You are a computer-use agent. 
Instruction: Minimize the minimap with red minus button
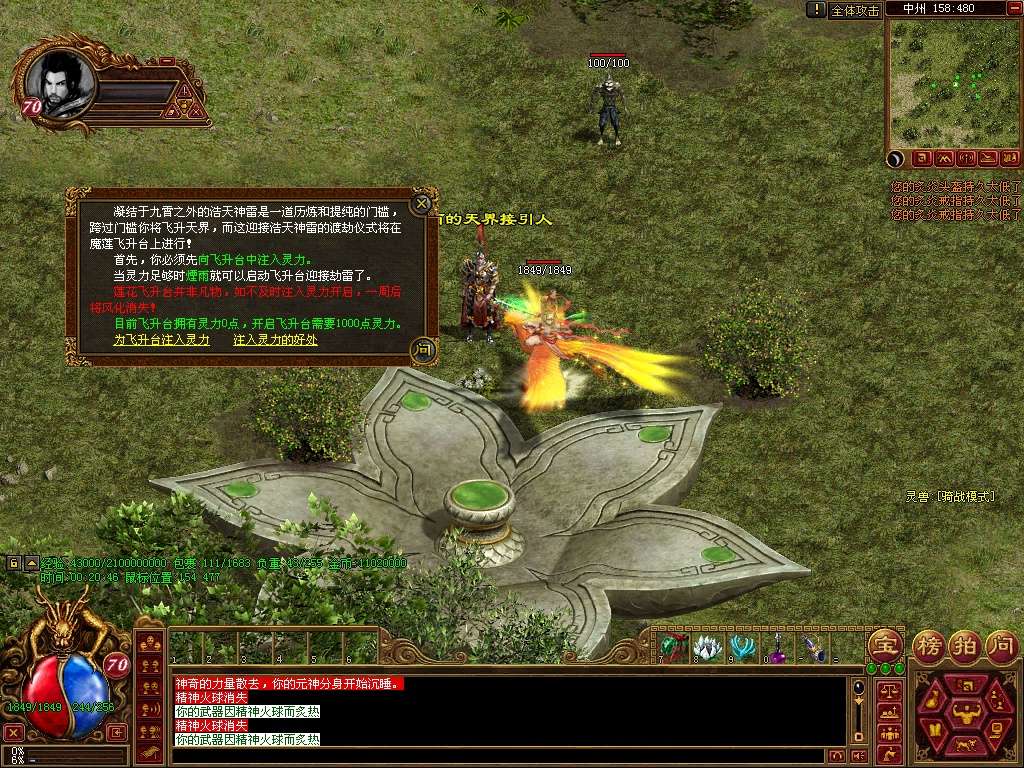pos(1013,8)
